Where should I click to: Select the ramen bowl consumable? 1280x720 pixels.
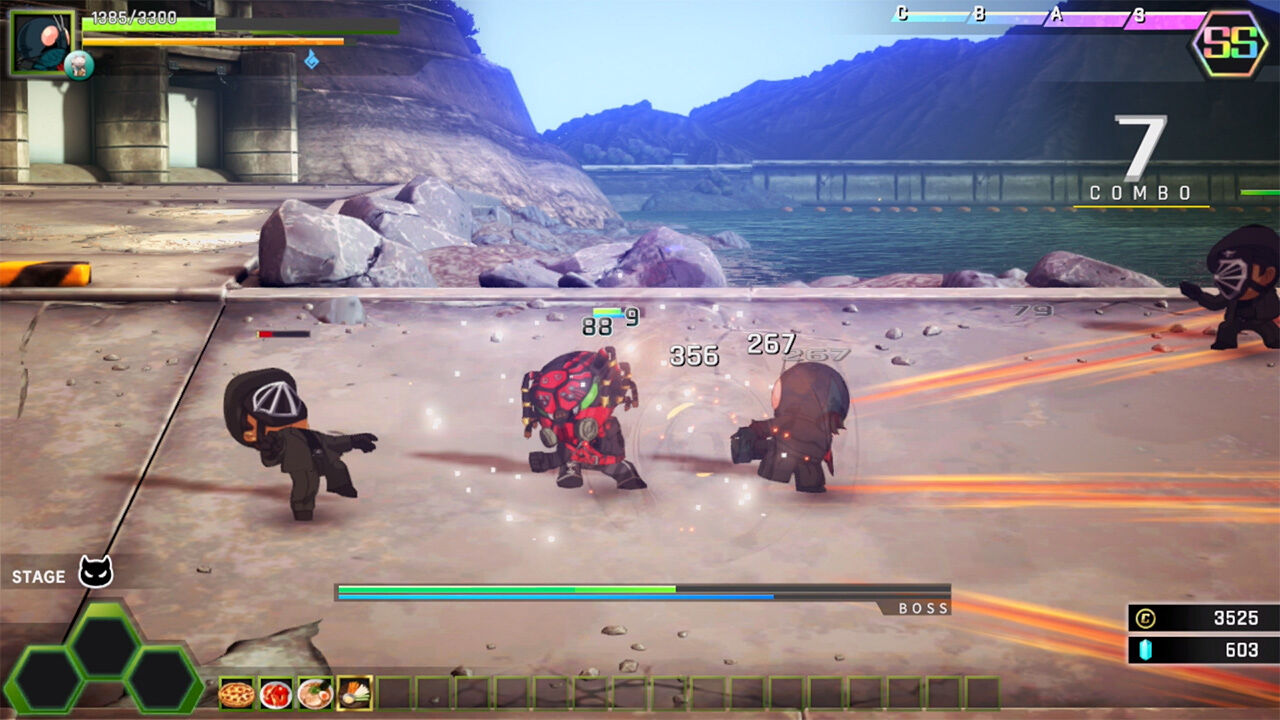[313, 692]
